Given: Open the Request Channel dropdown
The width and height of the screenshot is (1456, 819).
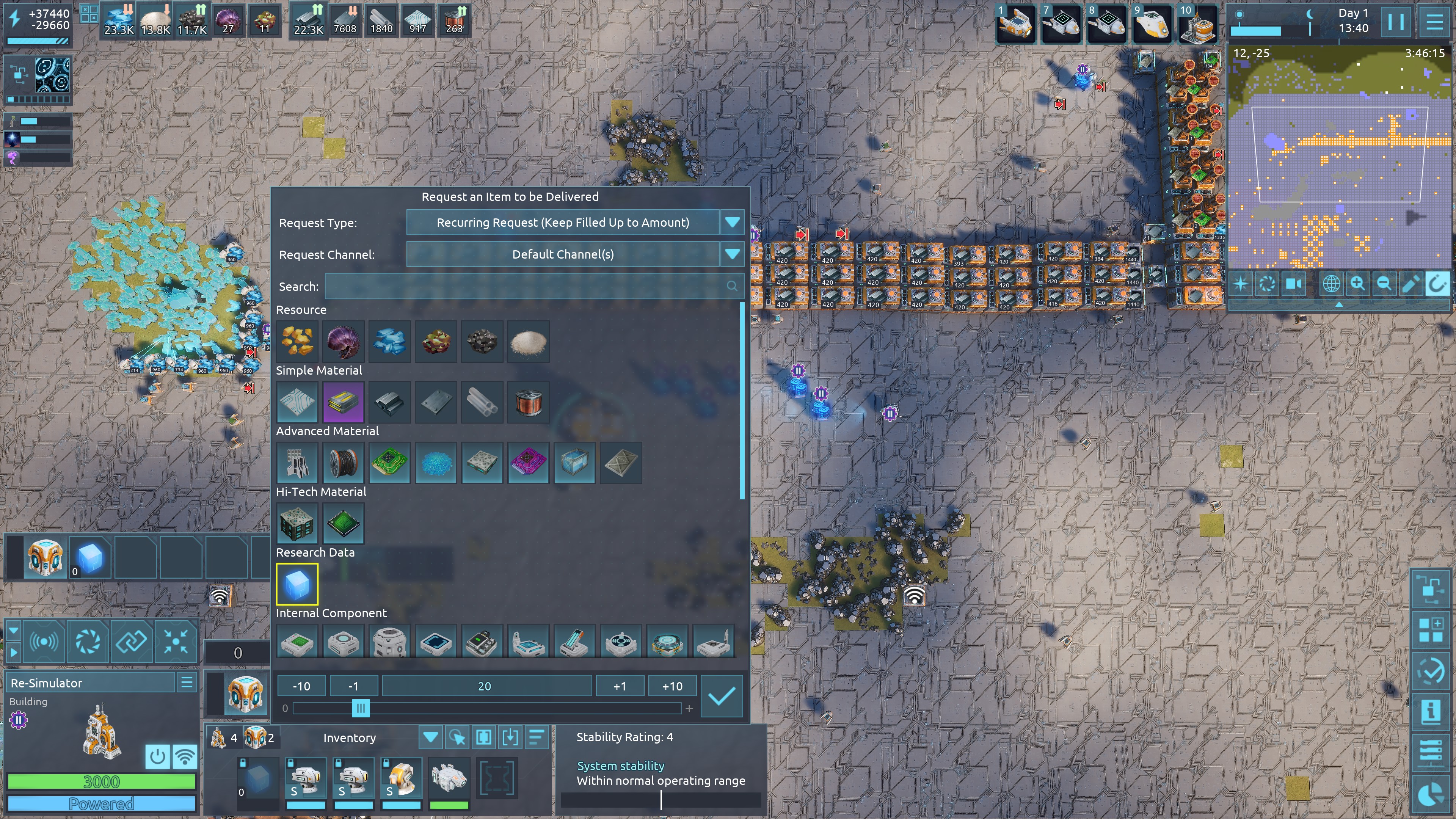Looking at the screenshot, I should (732, 254).
